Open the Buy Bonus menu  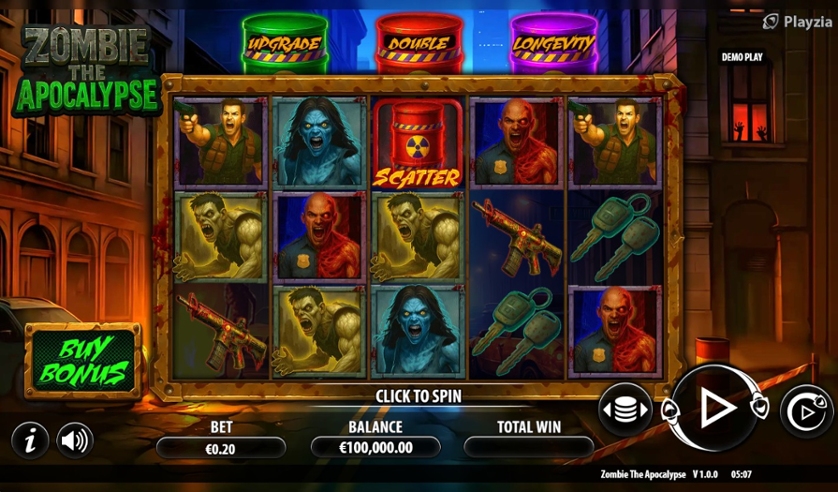[x=83, y=361]
